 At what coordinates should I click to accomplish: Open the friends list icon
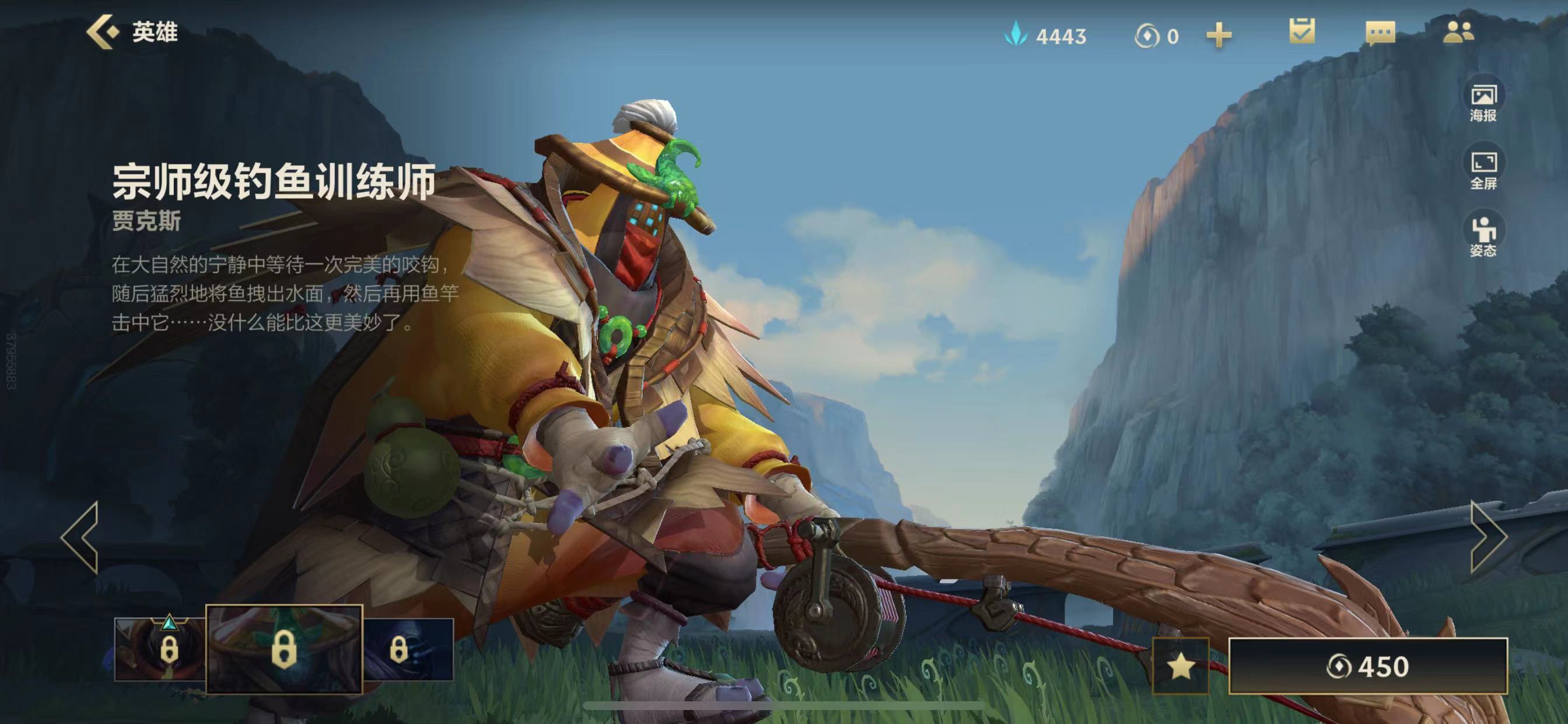coord(1458,31)
